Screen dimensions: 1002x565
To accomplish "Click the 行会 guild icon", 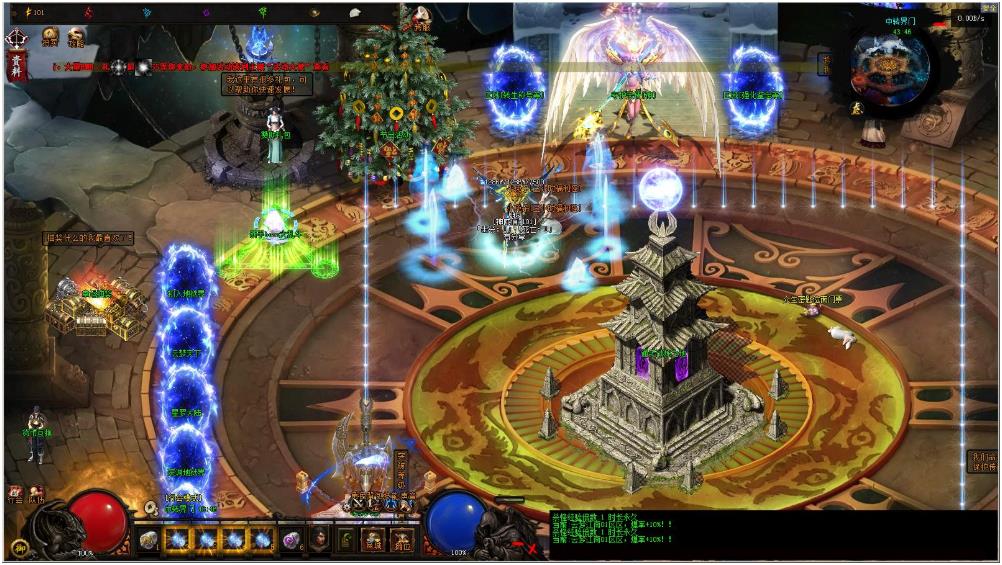I will tap(15, 493).
